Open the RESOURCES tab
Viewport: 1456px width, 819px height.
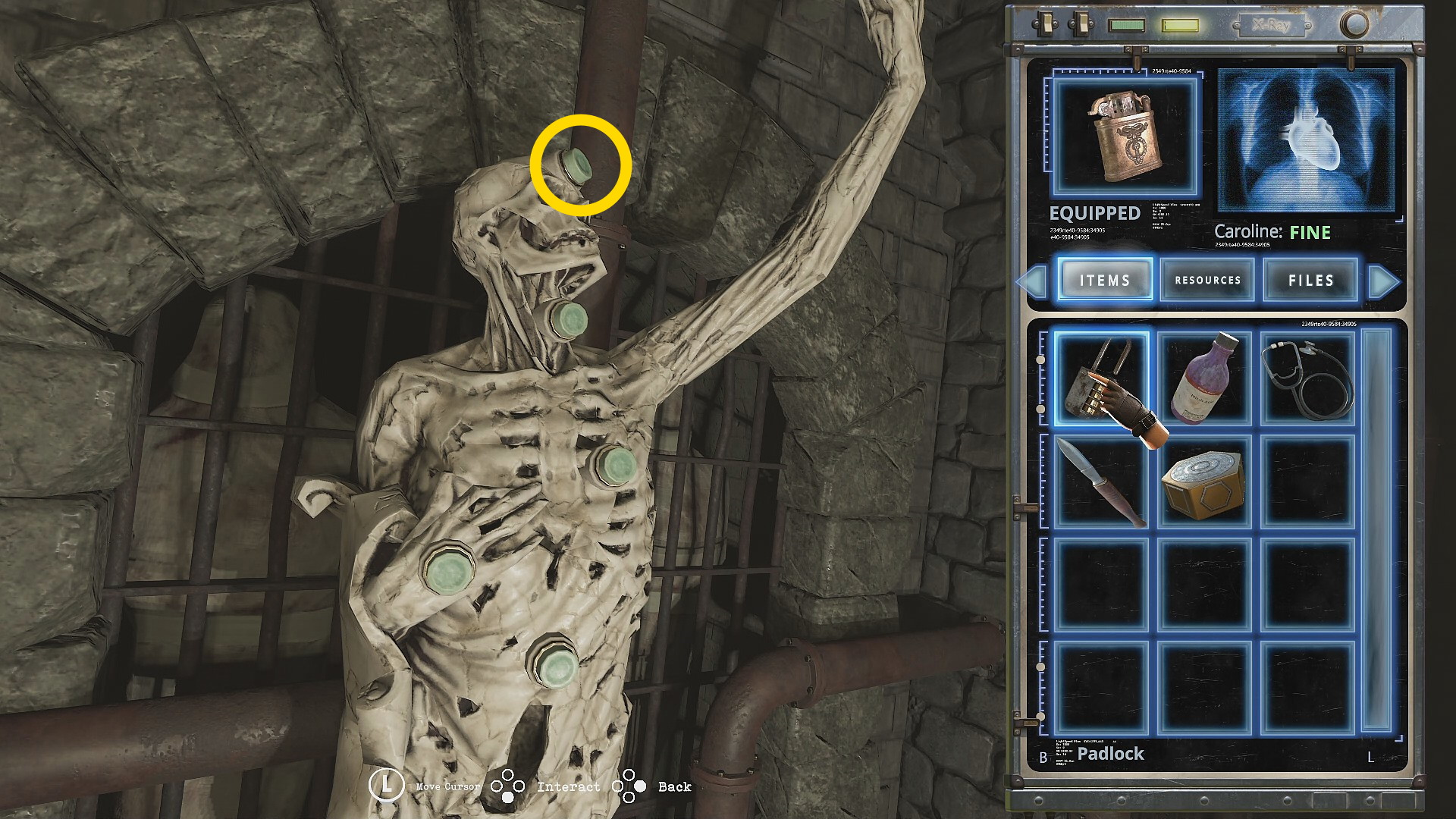click(x=1207, y=280)
